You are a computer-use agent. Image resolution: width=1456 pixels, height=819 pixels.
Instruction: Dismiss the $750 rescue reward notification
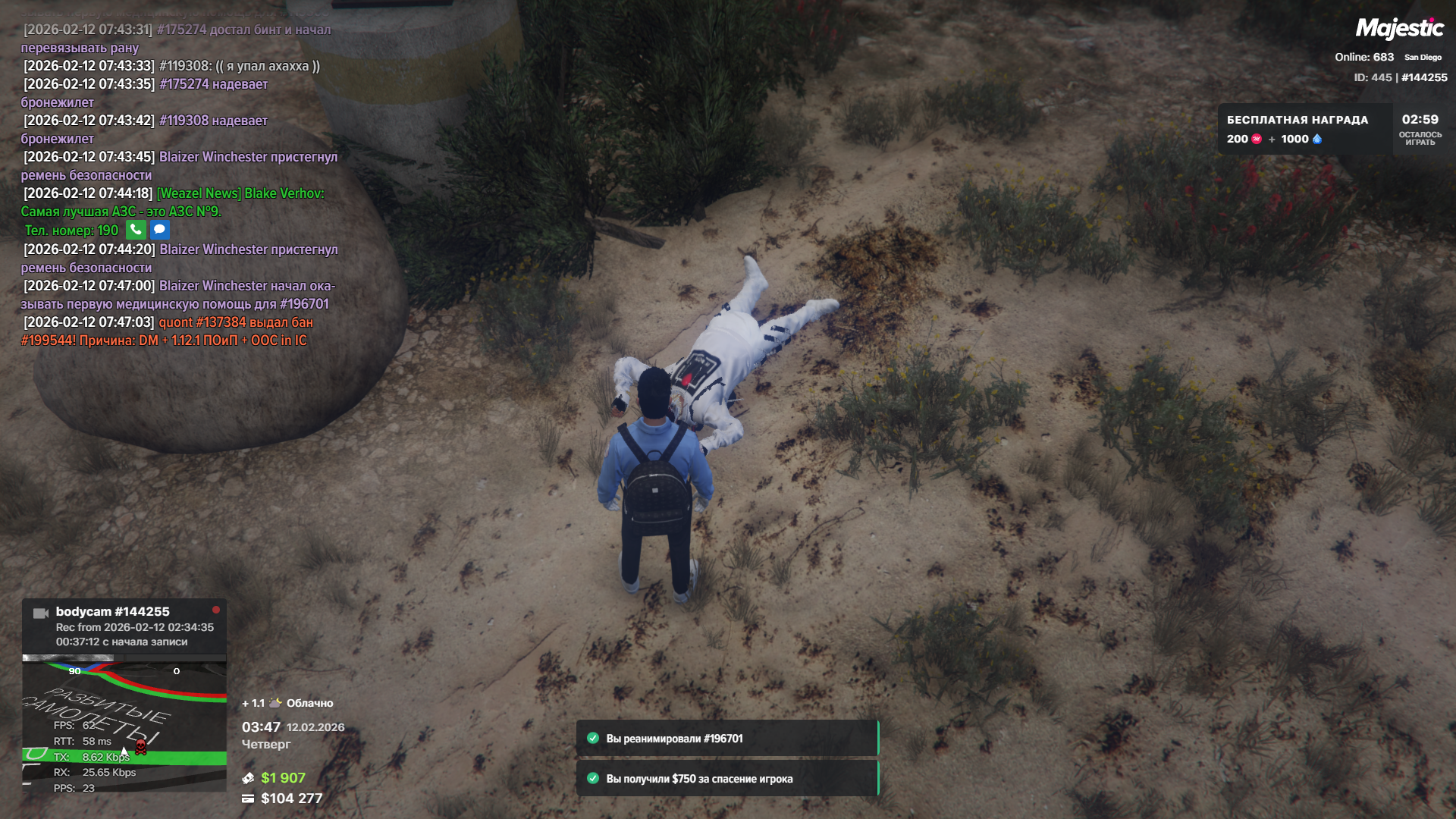tap(726, 779)
